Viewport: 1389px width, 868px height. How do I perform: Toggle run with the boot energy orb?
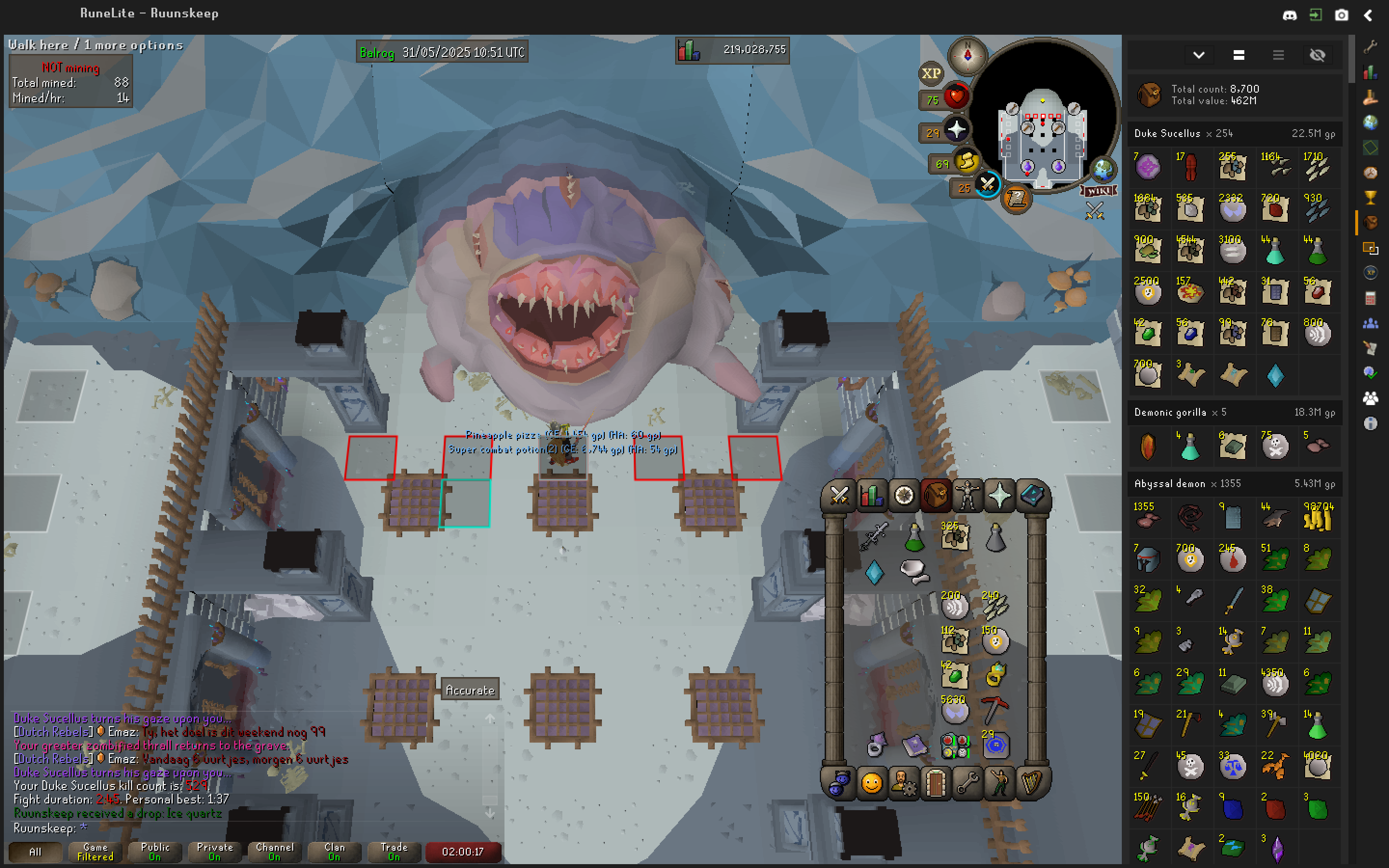coord(967,163)
